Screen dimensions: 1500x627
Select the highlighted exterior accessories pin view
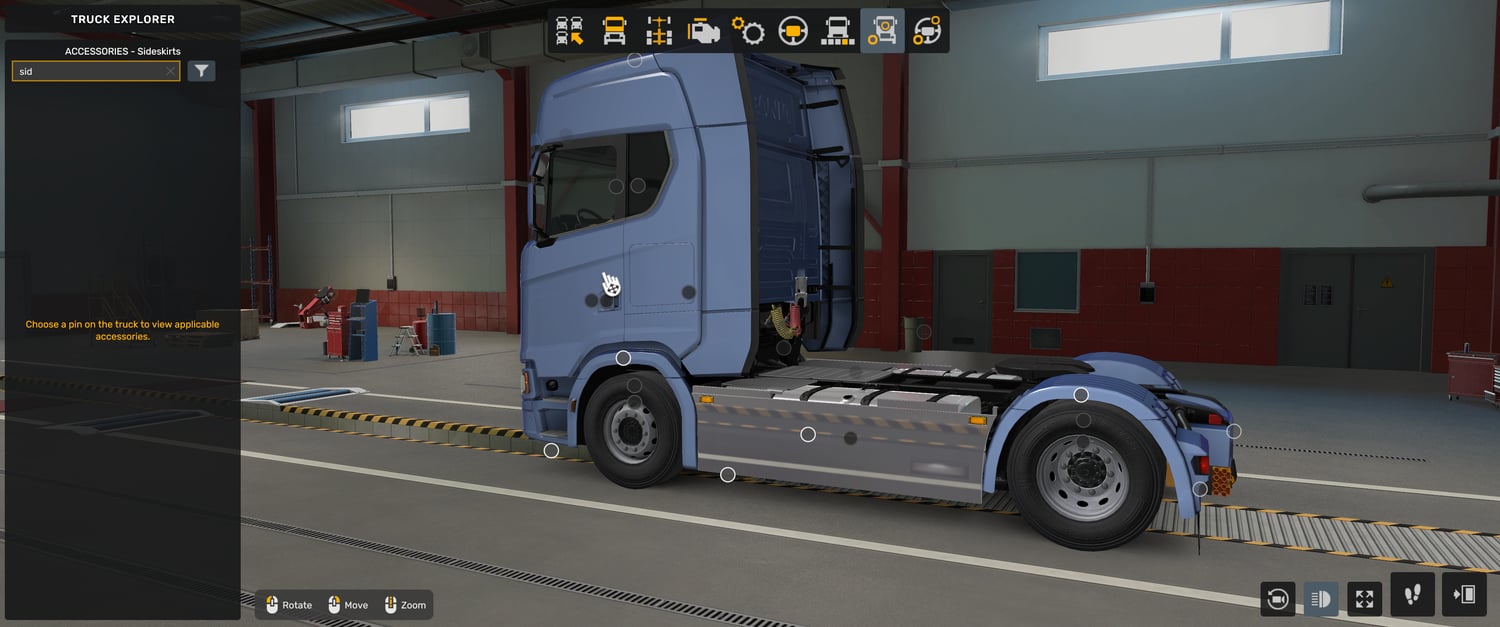[882, 31]
